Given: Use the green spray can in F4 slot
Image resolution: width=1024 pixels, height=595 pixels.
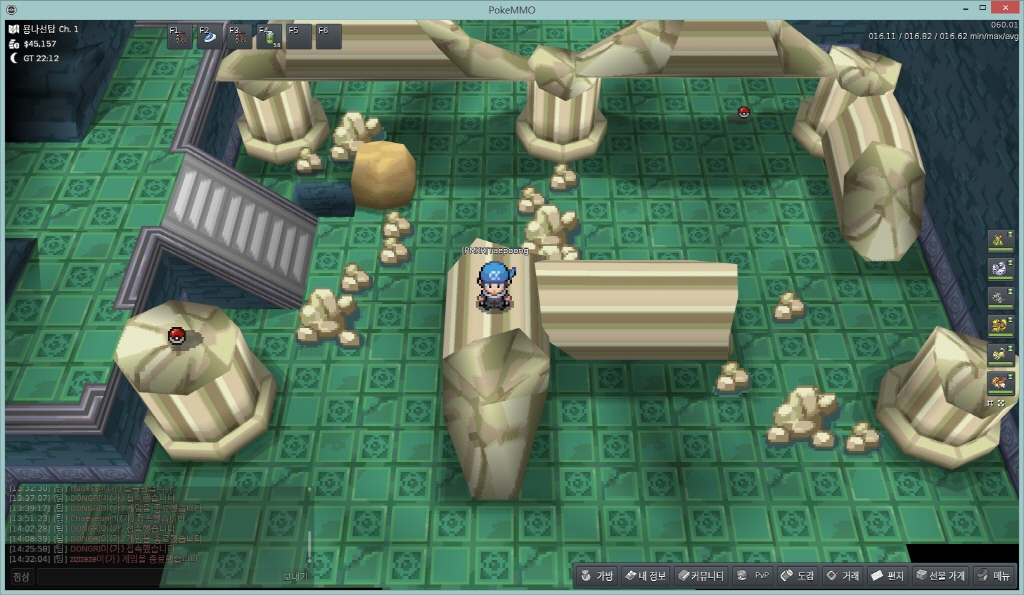Looking at the screenshot, I should point(269,38).
